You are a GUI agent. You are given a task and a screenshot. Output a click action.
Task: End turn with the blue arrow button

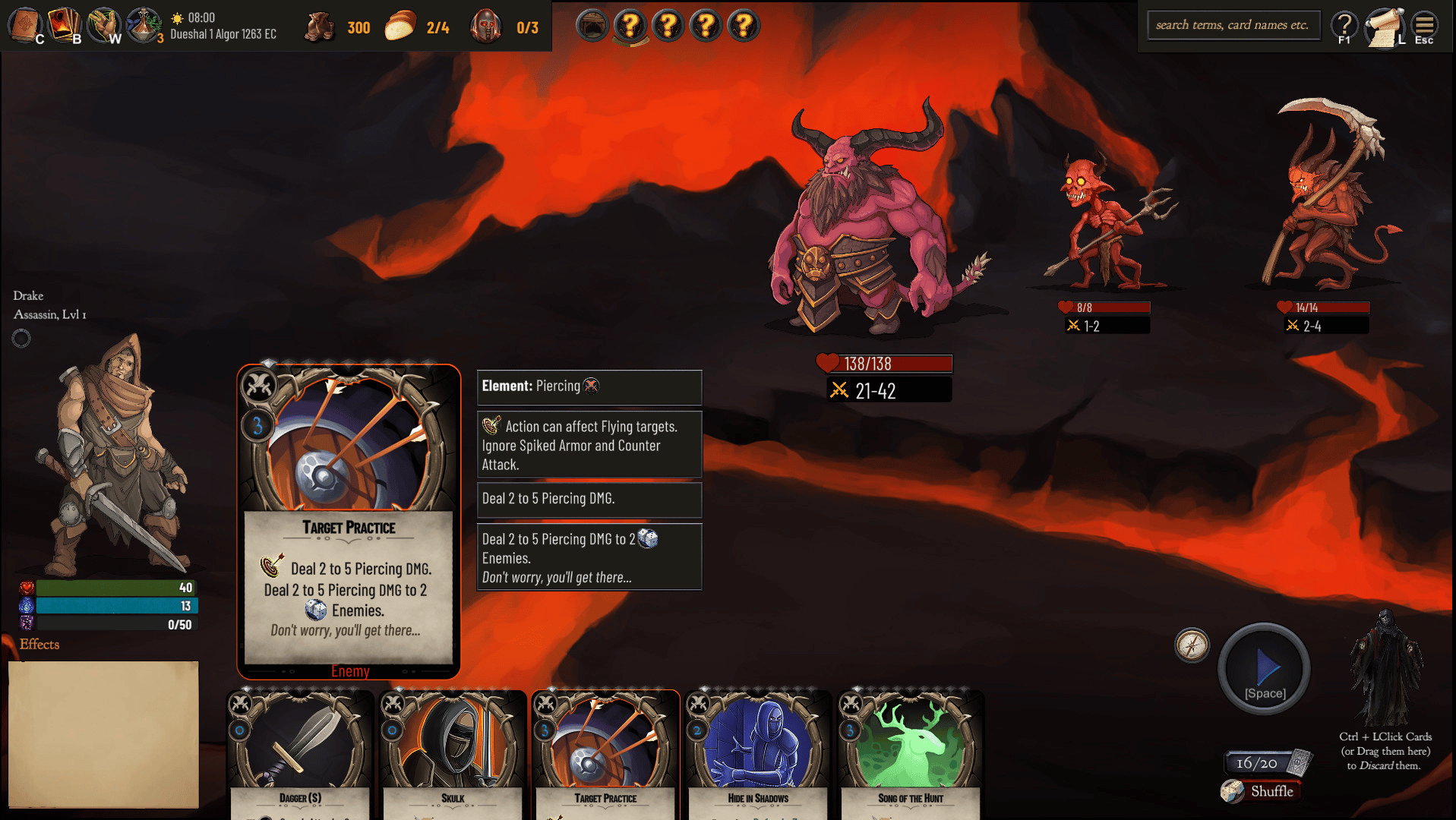click(x=1265, y=668)
